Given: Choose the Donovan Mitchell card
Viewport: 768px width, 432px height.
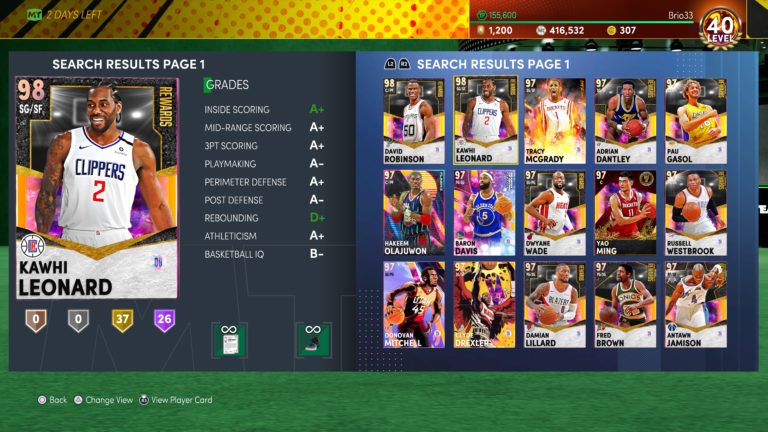Looking at the screenshot, I should tap(412, 304).
